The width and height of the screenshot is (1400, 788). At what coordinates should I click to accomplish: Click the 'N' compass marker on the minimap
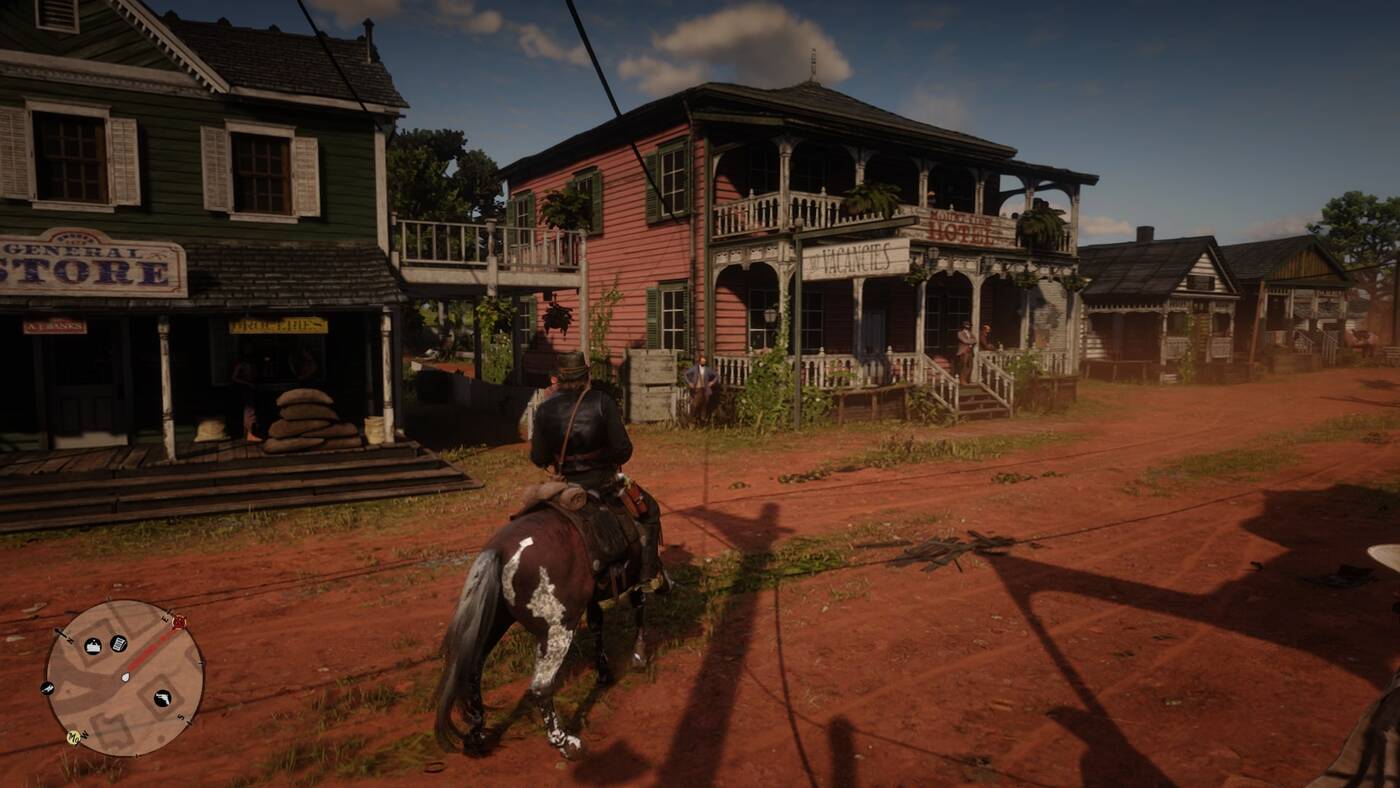pos(70,640)
